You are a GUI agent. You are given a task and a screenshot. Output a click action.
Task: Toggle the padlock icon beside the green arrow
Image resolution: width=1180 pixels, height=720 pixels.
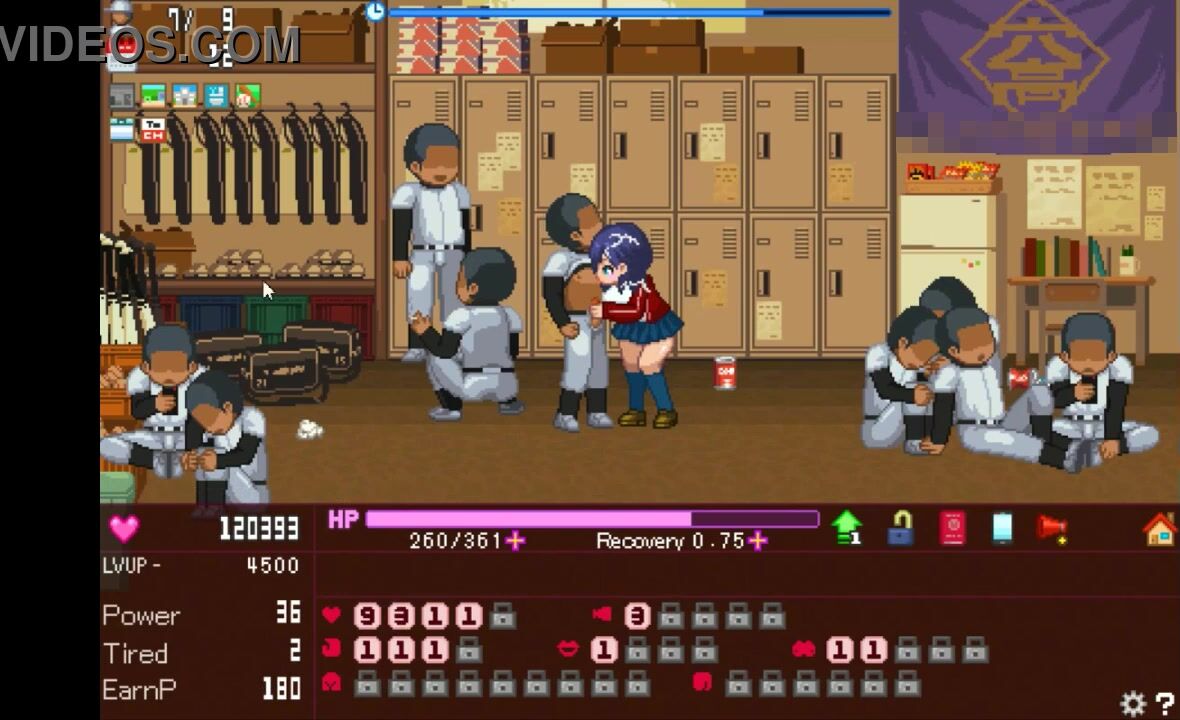(x=900, y=528)
